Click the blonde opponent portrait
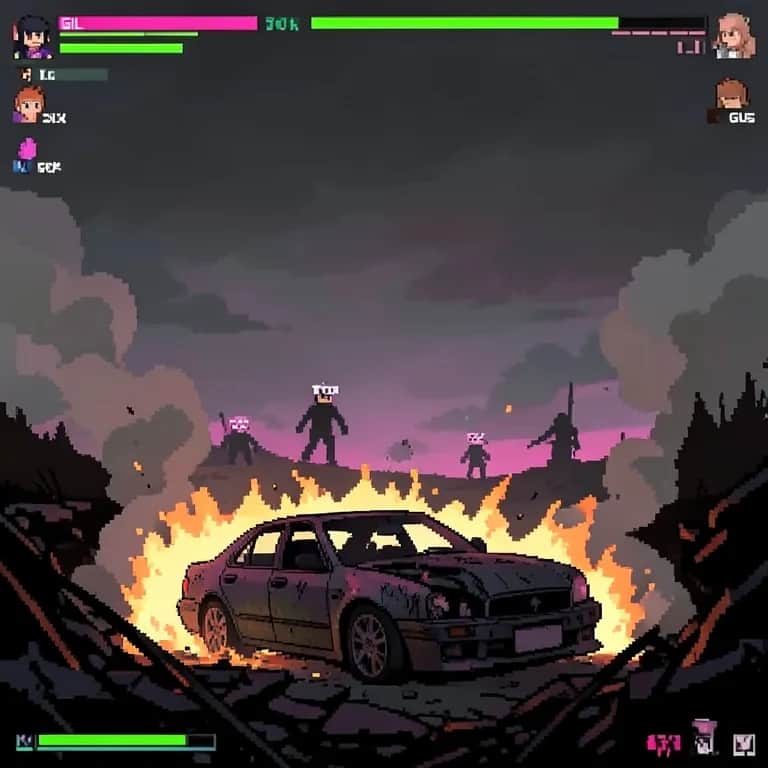This screenshot has width=768, height=768. click(735, 35)
